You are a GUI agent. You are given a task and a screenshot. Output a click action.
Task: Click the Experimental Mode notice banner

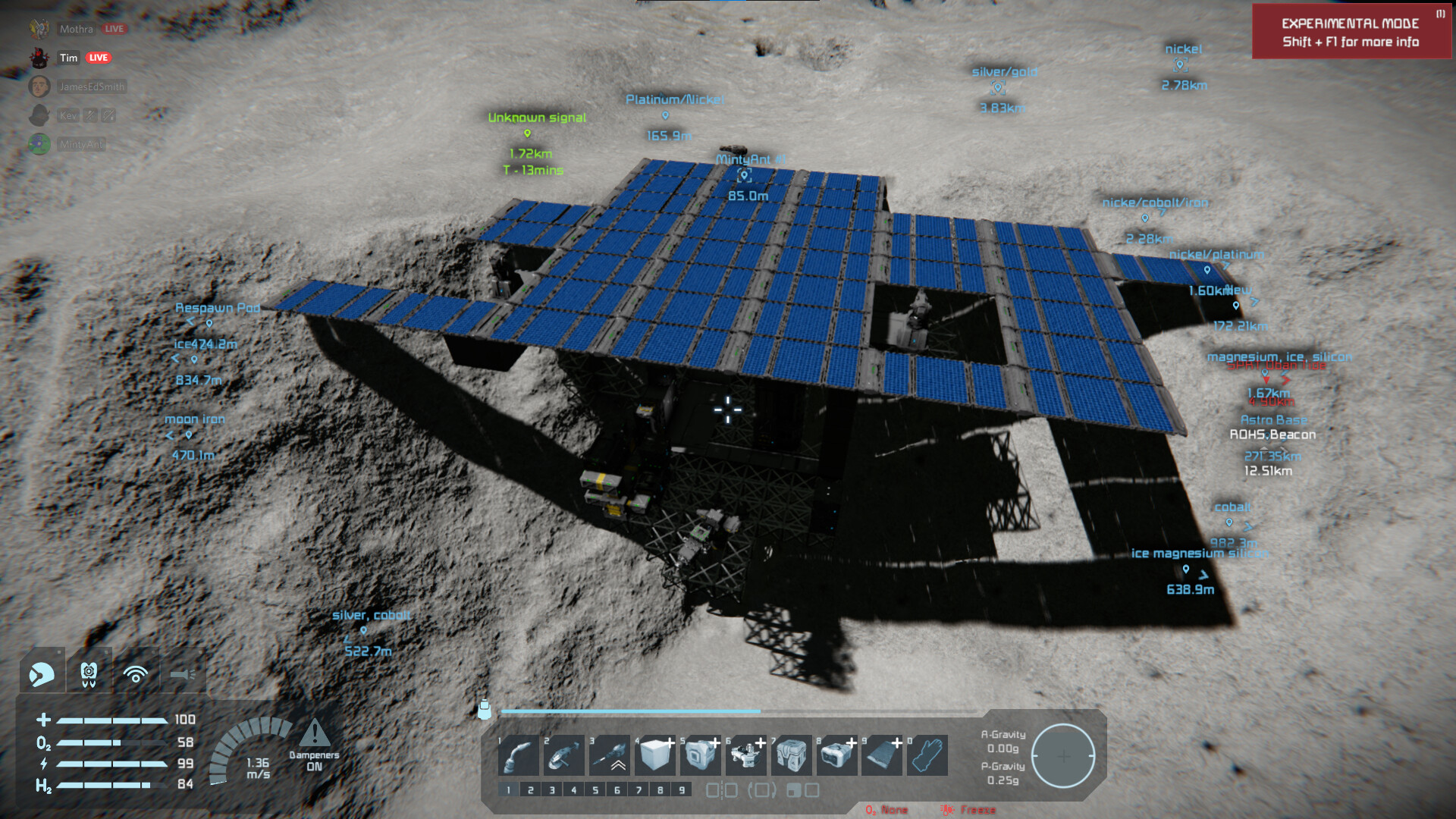pyautogui.click(x=1350, y=32)
